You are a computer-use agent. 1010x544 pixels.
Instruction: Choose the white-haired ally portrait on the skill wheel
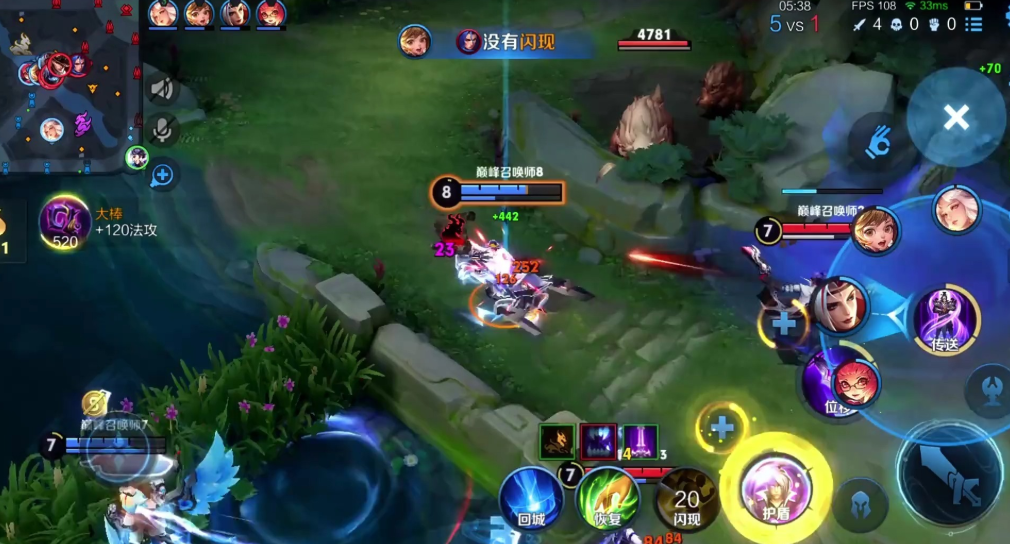point(955,210)
